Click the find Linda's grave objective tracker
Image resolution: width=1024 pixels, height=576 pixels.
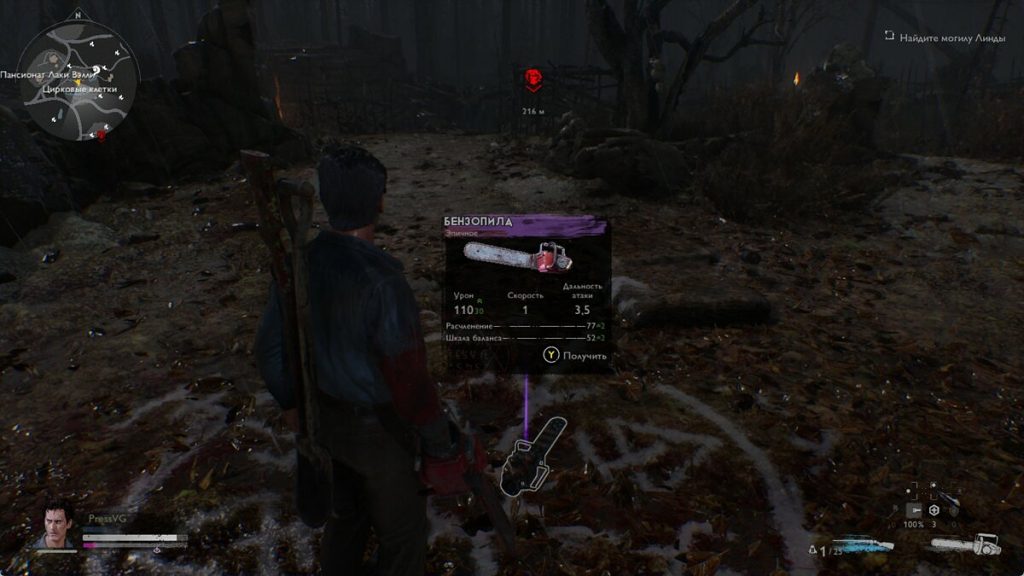pyautogui.click(x=945, y=36)
